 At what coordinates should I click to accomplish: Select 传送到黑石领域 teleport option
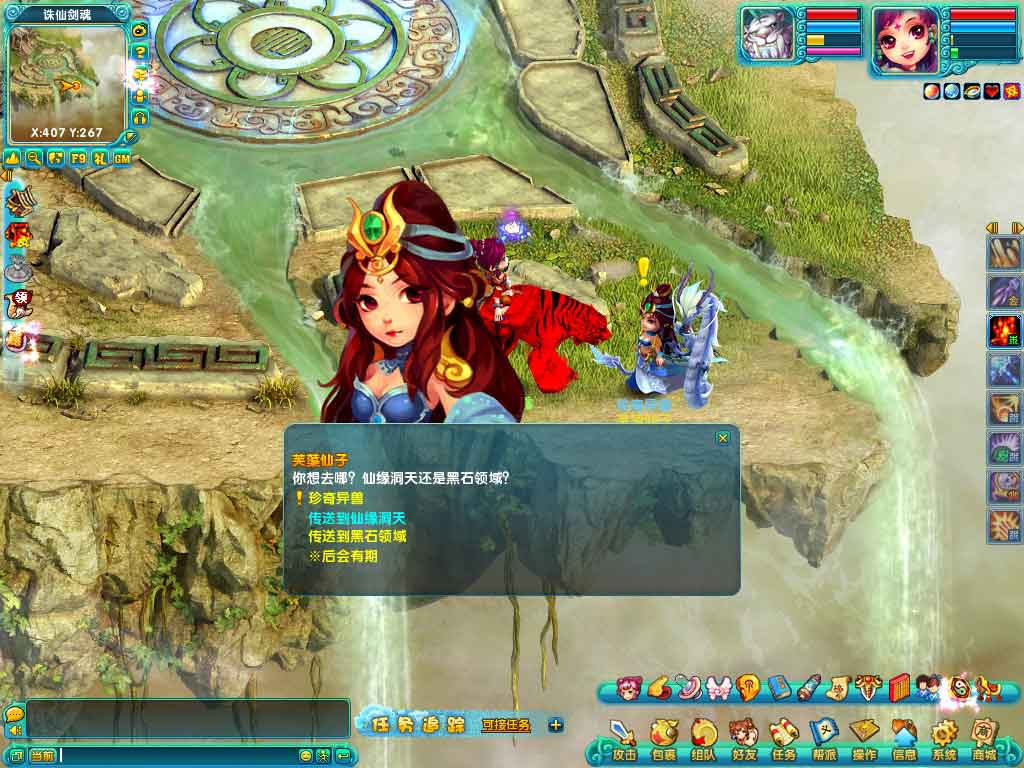[355, 536]
